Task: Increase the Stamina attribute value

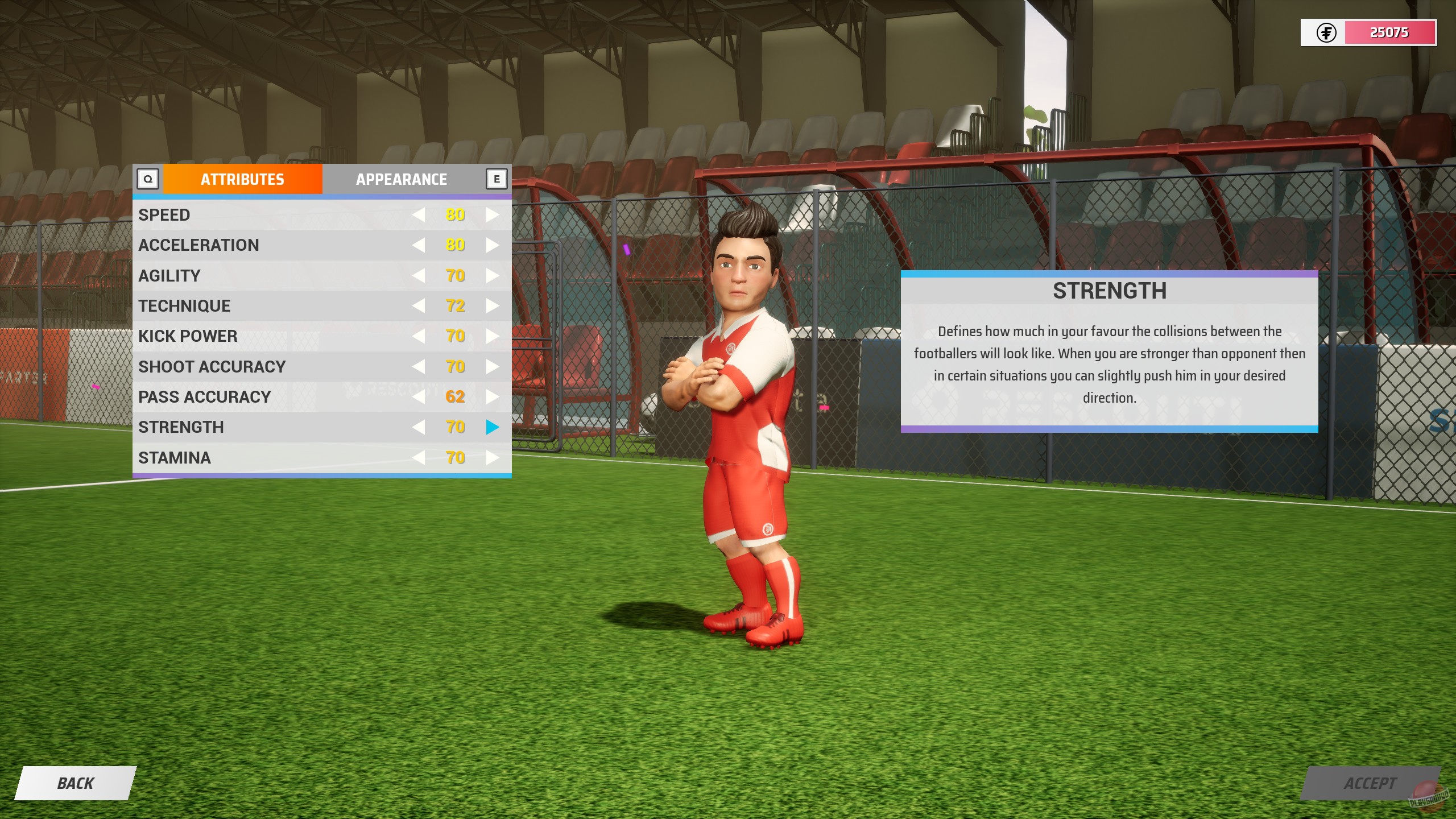Action: [491, 457]
